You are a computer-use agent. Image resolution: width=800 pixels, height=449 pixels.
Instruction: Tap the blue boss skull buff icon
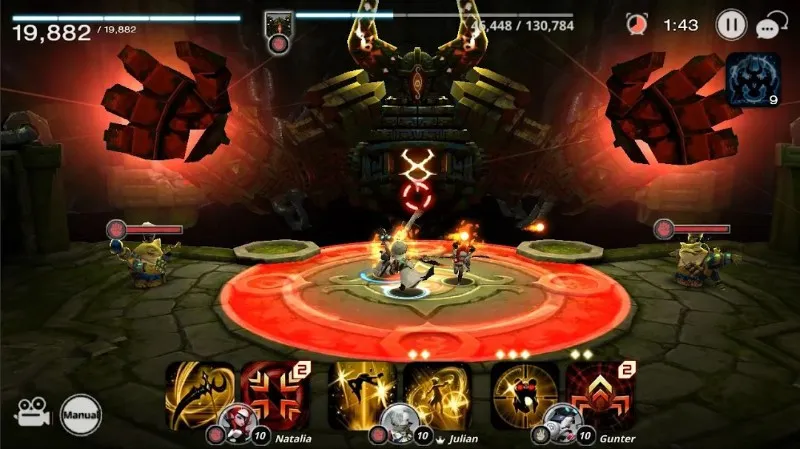(753, 78)
